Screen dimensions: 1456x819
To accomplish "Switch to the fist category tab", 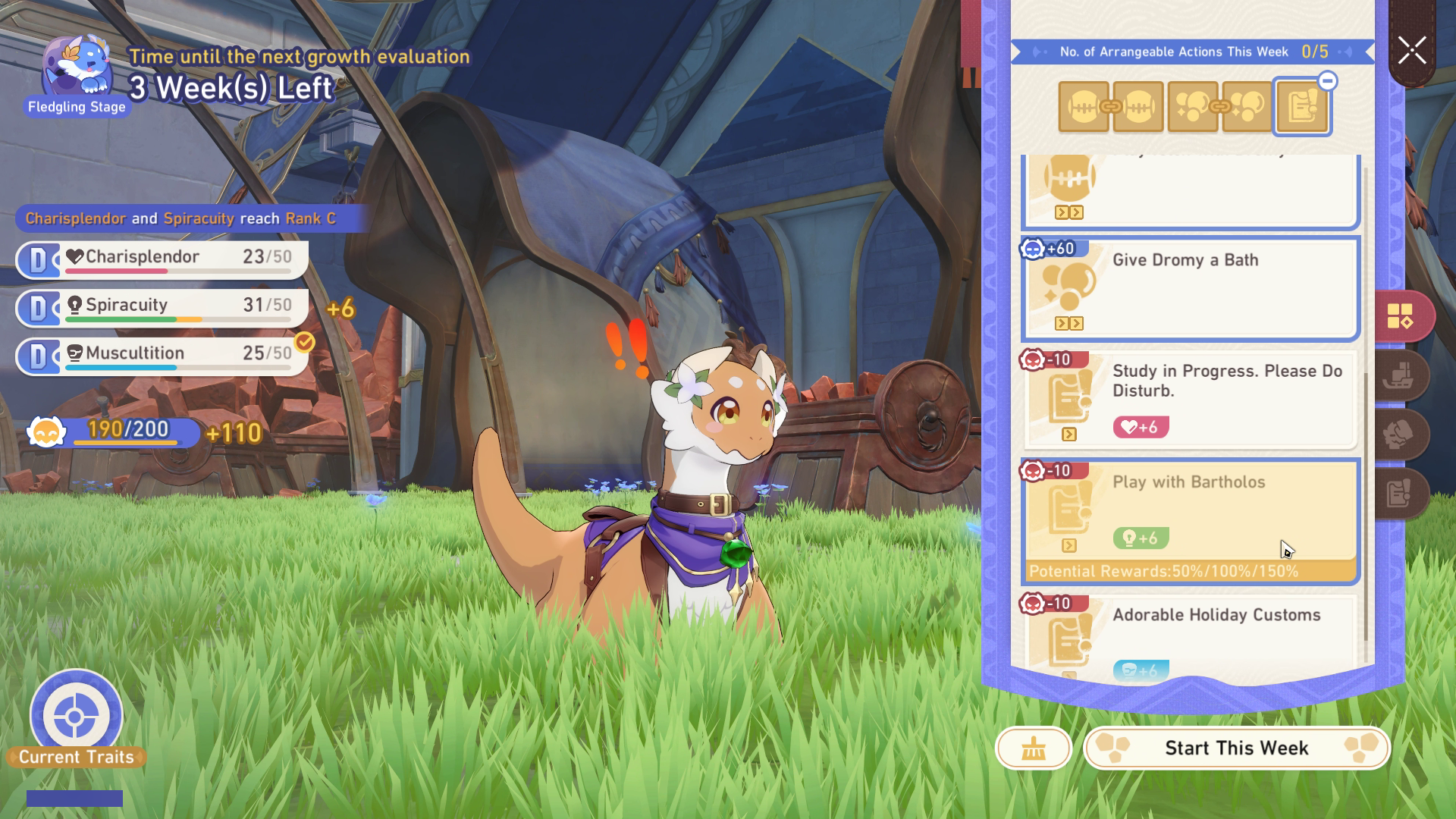I will click(1400, 435).
